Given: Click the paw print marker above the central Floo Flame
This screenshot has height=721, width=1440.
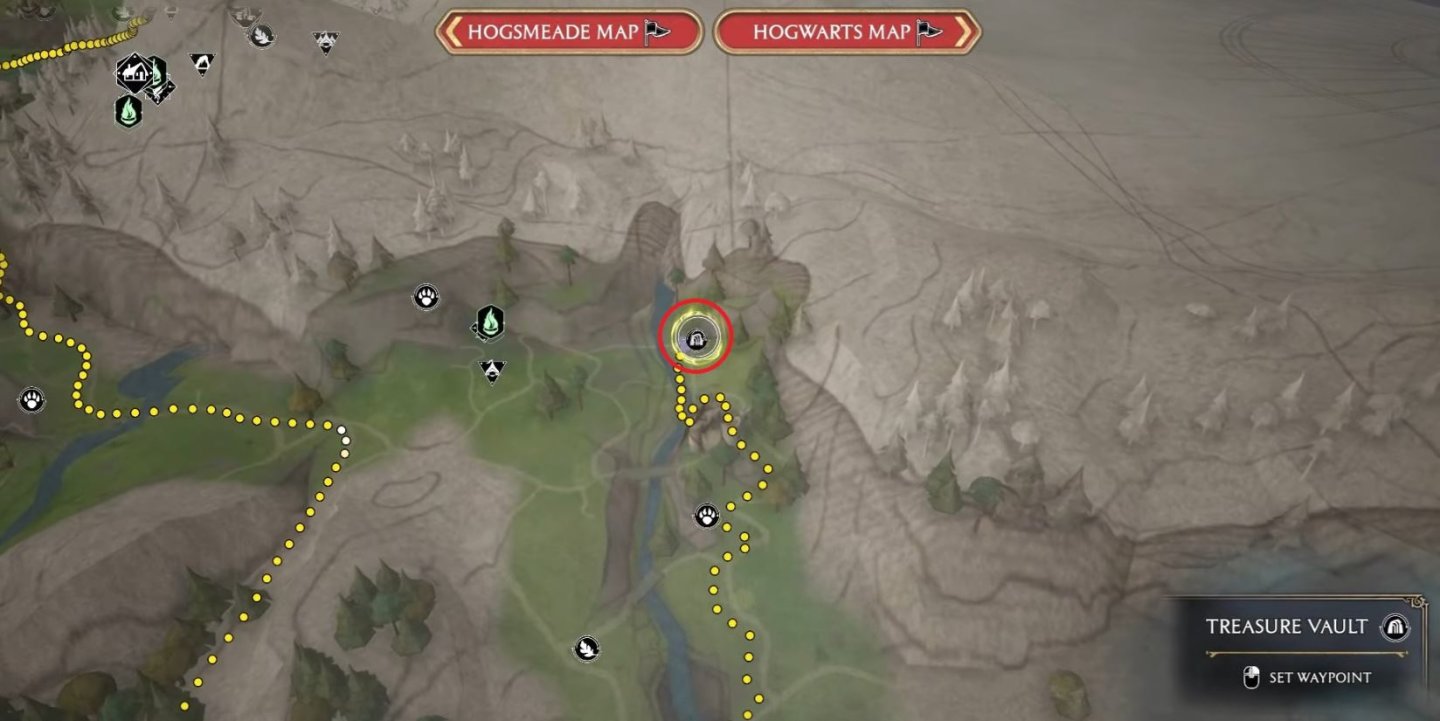Looking at the screenshot, I should 425,295.
